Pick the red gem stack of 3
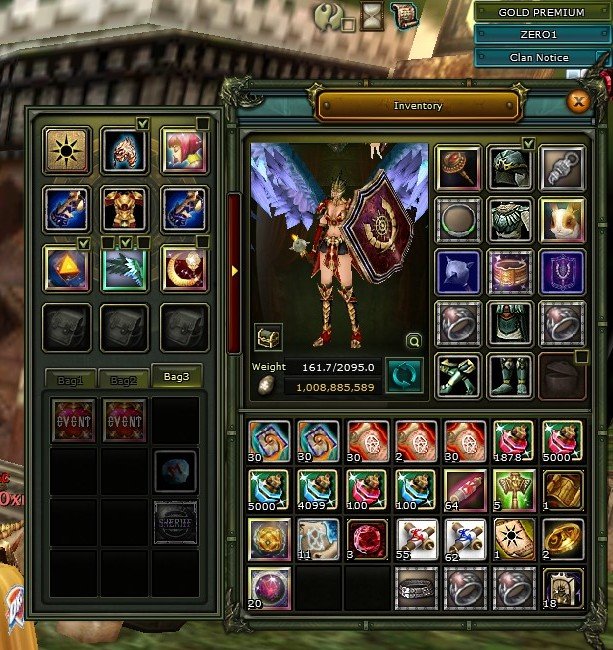Image resolution: width=613 pixels, height=650 pixels. click(x=366, y=539)
